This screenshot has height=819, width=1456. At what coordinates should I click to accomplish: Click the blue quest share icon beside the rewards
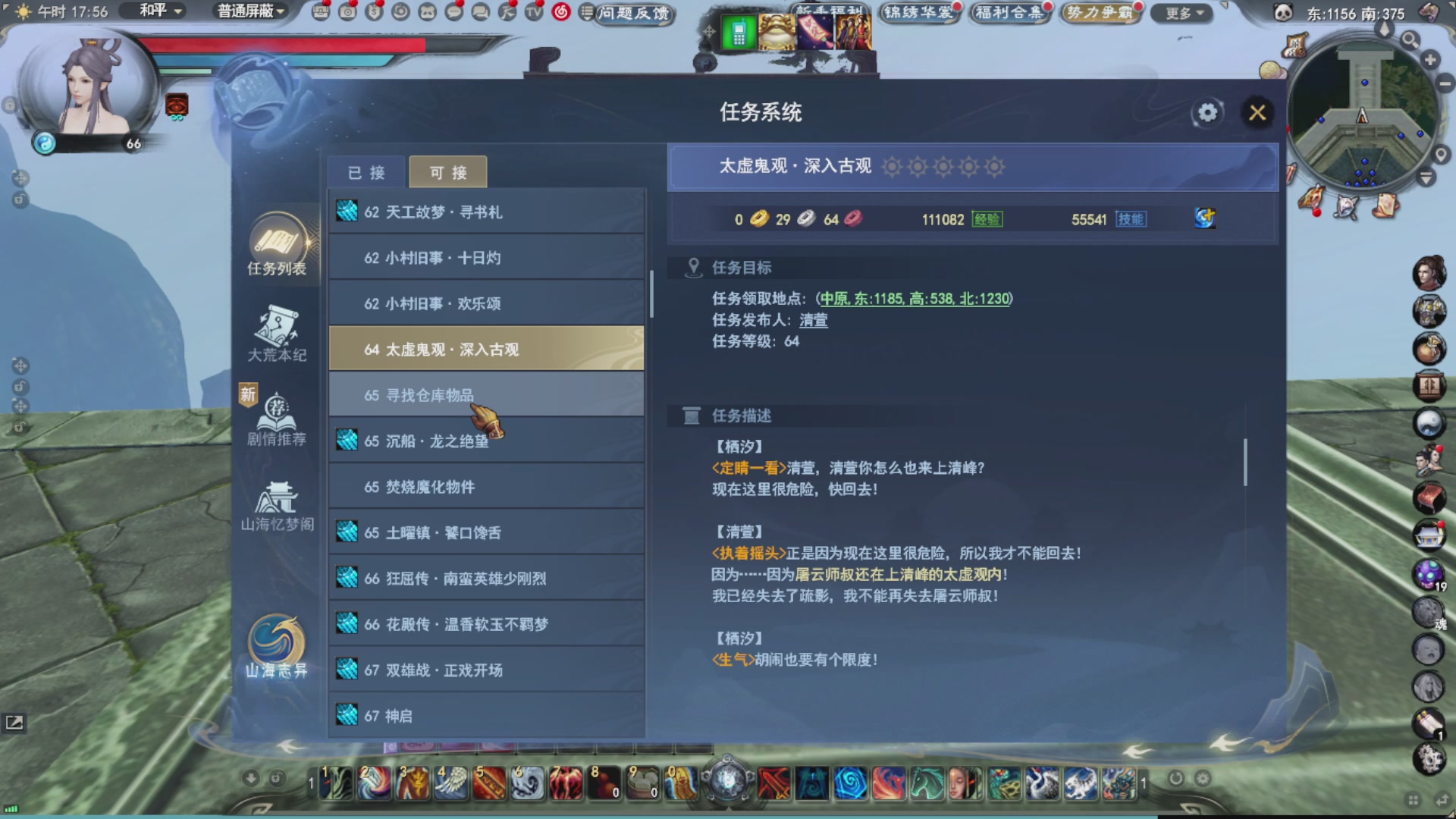[1203, 218]
